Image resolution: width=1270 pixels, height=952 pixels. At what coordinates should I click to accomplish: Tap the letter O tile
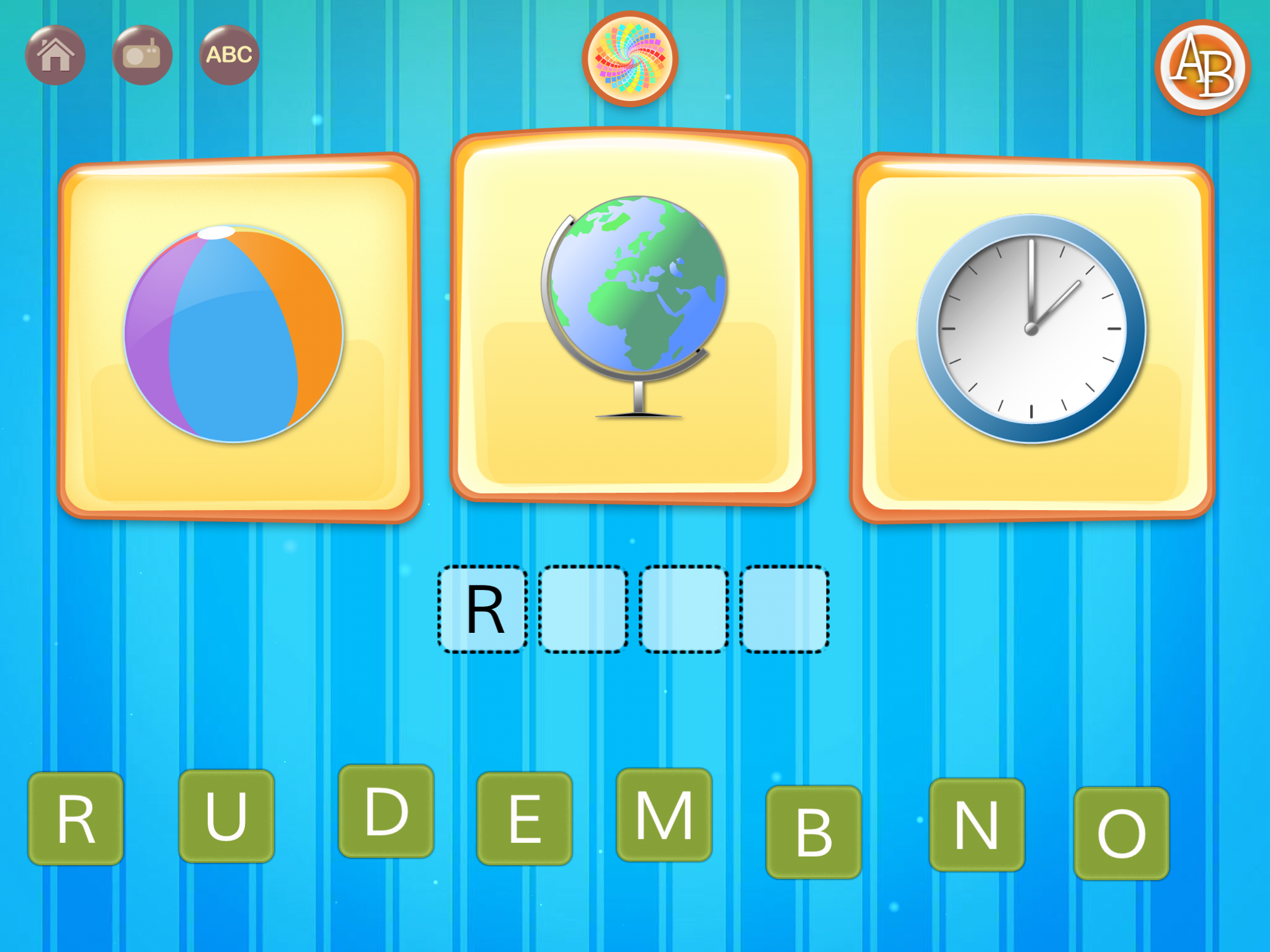[1121, 833]
